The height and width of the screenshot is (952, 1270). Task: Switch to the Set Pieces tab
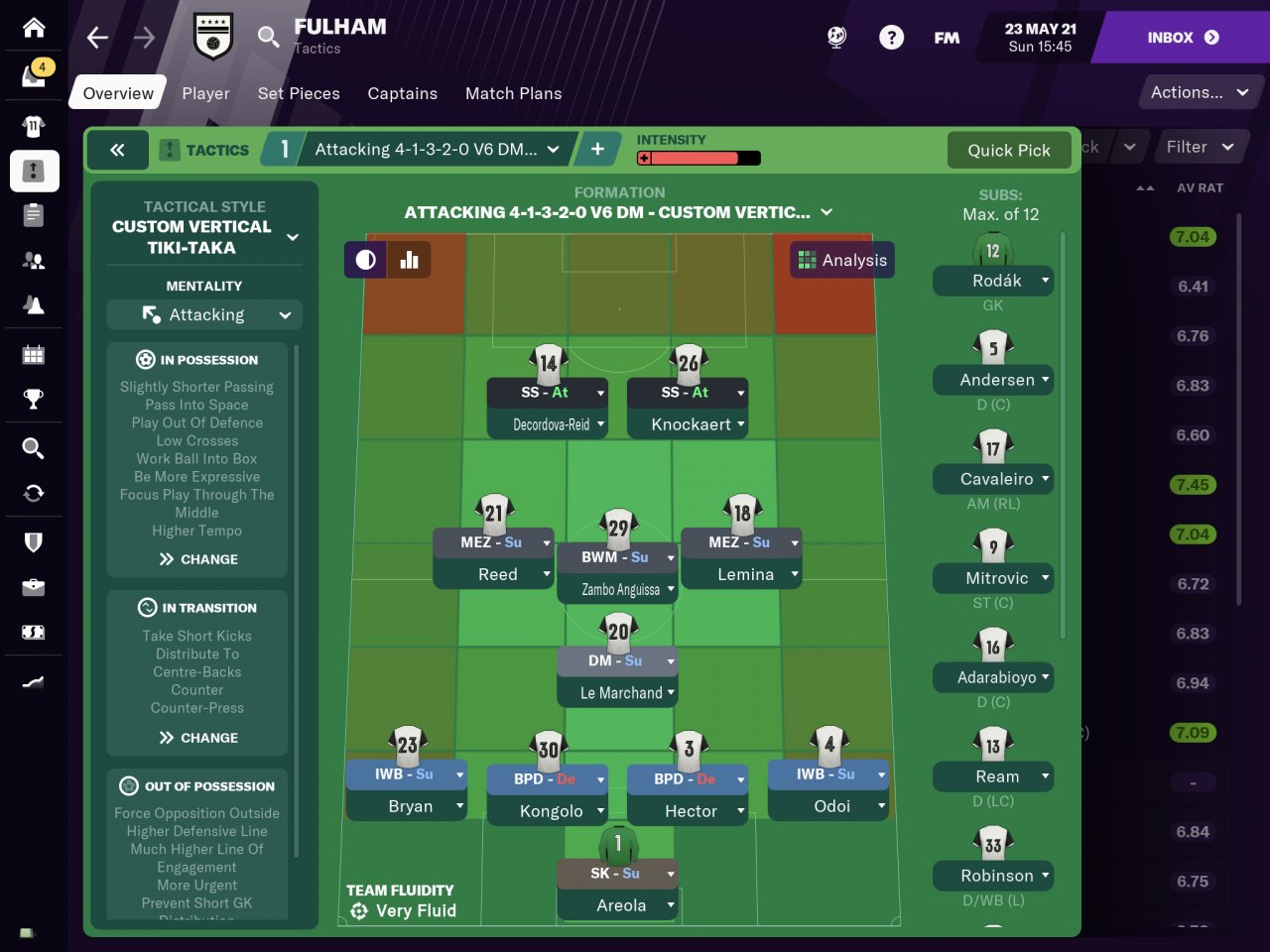[299, 93]
